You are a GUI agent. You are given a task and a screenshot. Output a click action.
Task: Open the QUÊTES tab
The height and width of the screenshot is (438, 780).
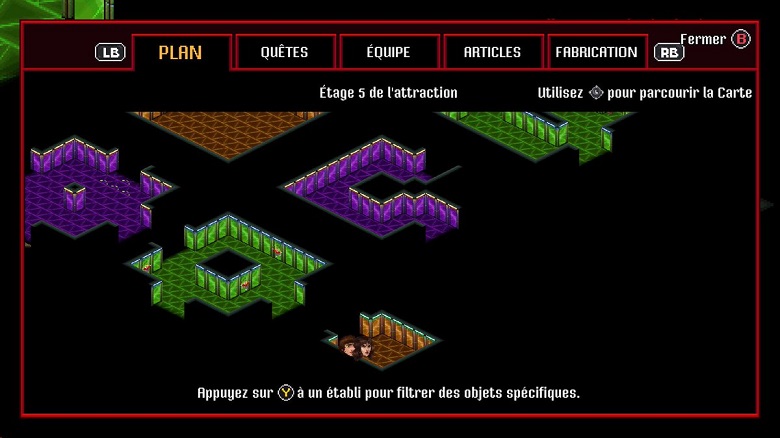[x=284, y=52]
